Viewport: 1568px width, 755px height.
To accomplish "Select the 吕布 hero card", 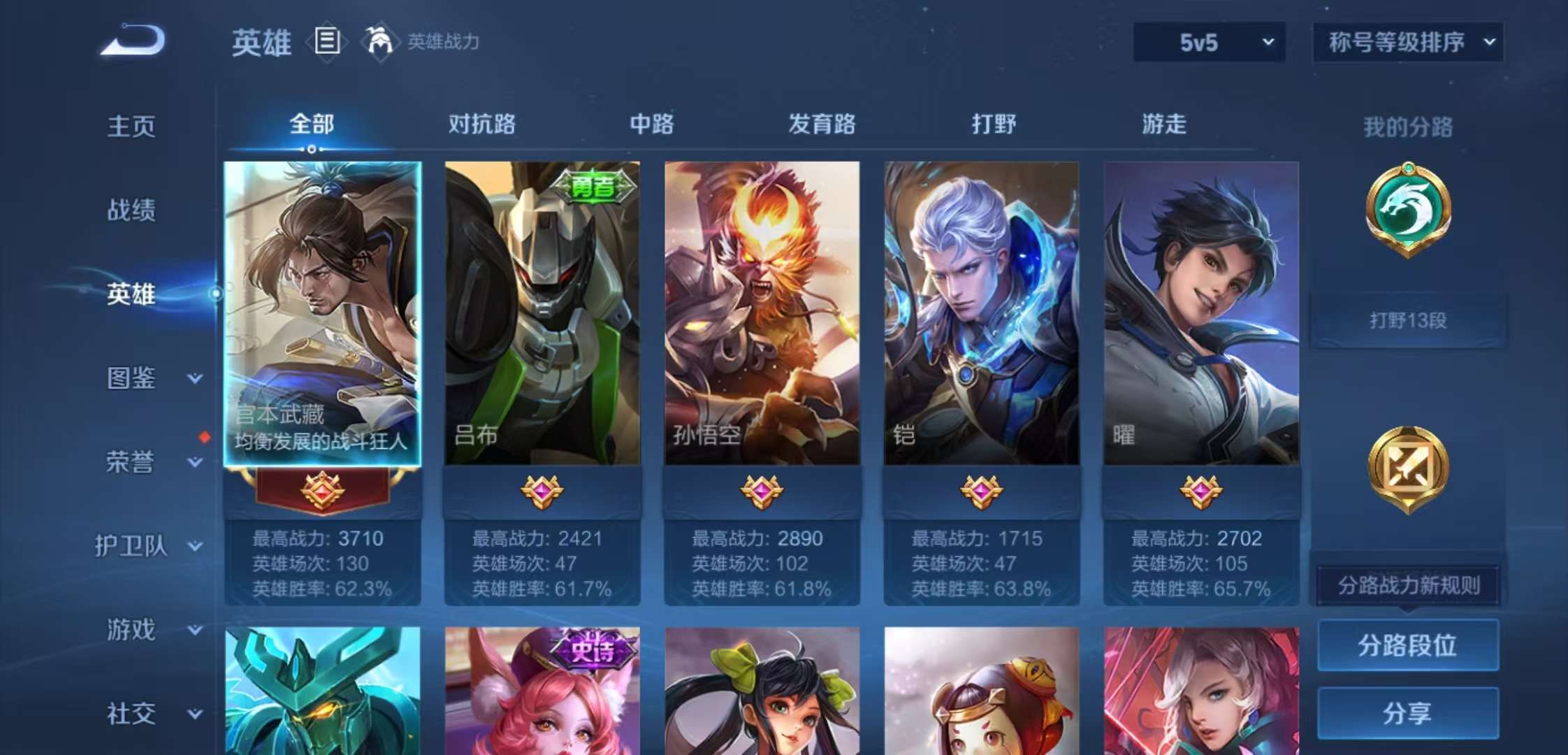I will point(542,314).
